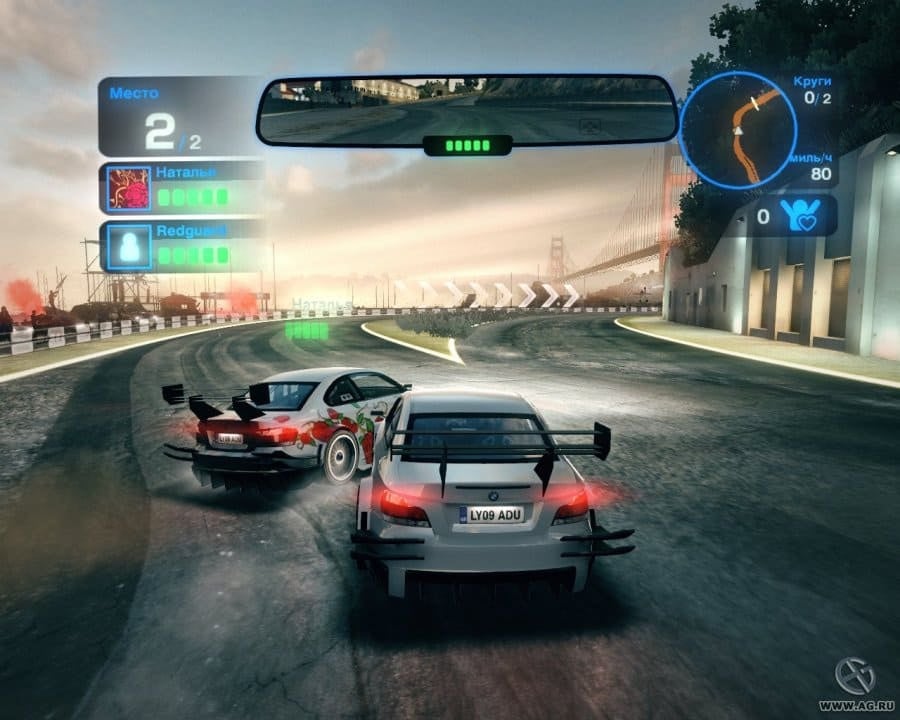The image size is (900, 720).
Task: Click the circular track minimap
Action: (737, 130)
